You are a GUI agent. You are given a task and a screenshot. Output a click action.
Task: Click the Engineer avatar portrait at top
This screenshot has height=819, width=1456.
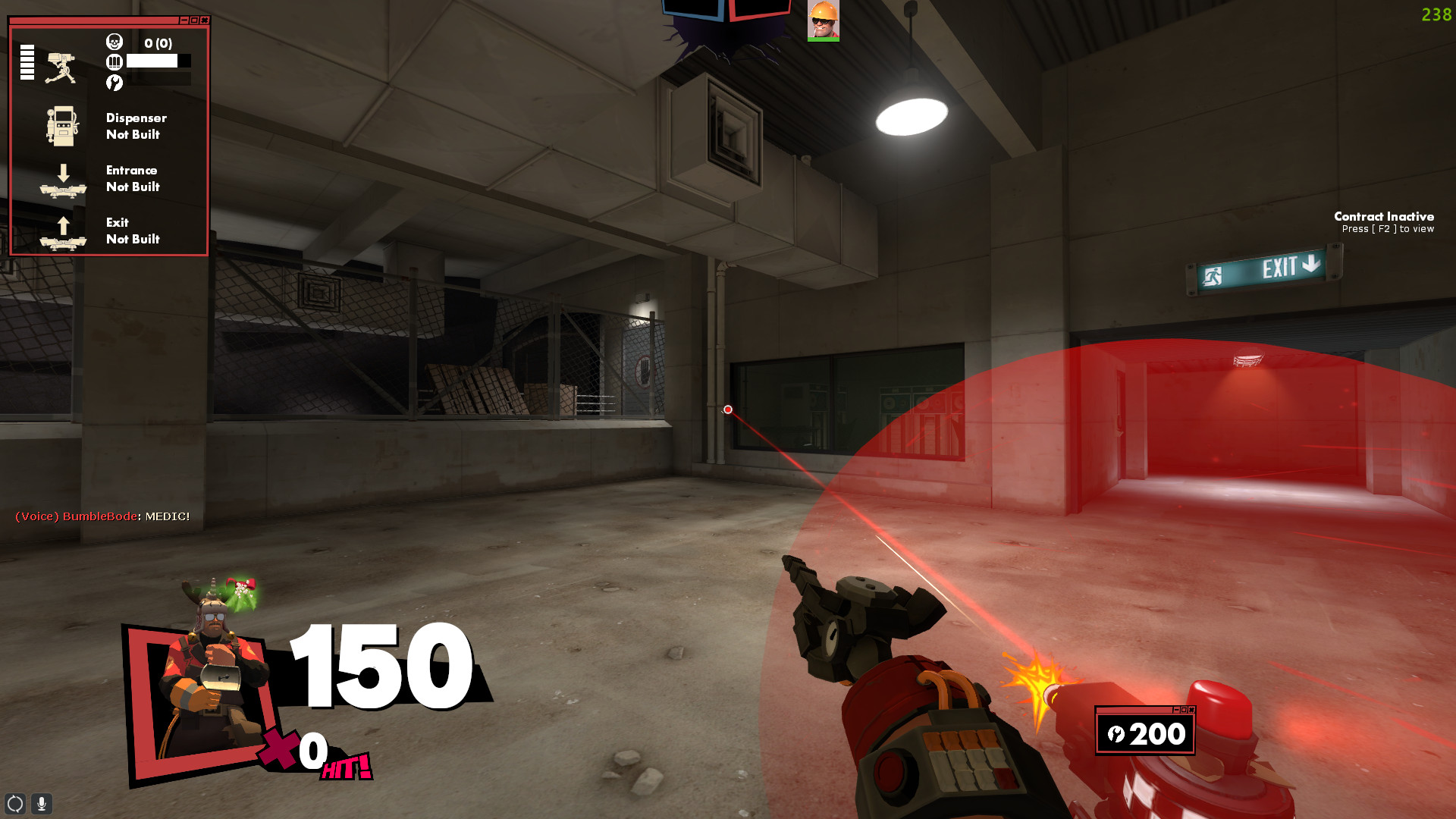coord(824,21)
